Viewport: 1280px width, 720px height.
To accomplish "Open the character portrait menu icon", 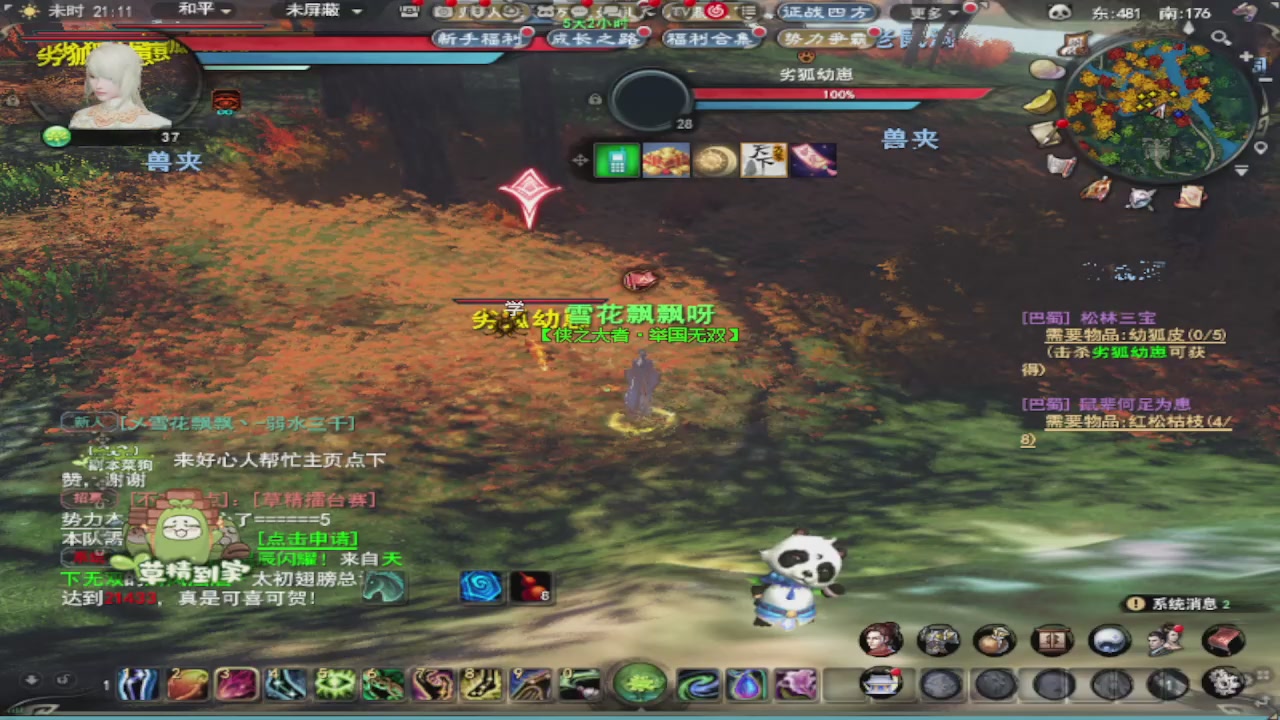I will [879, 639].
